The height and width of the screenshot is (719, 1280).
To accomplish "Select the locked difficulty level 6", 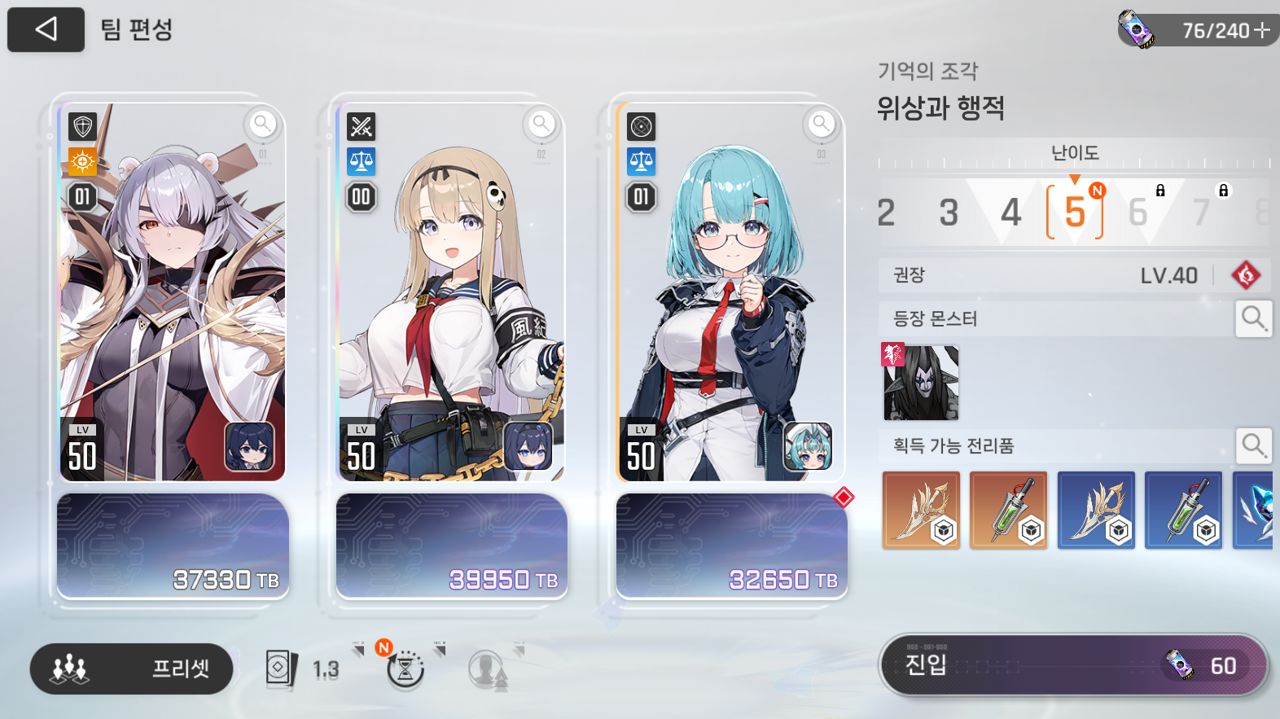I will click(x=1138, y=212).
